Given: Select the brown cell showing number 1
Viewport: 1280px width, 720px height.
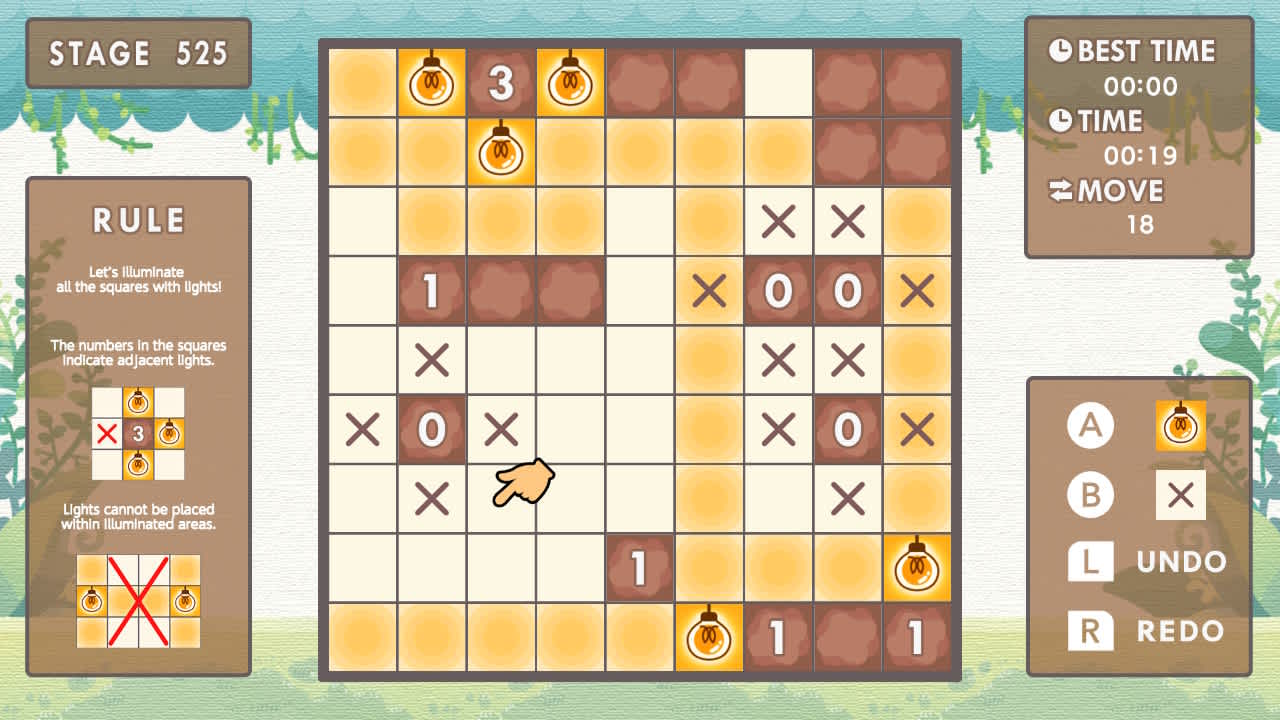Looking at the screenshot, I should [x=432, y=292].
